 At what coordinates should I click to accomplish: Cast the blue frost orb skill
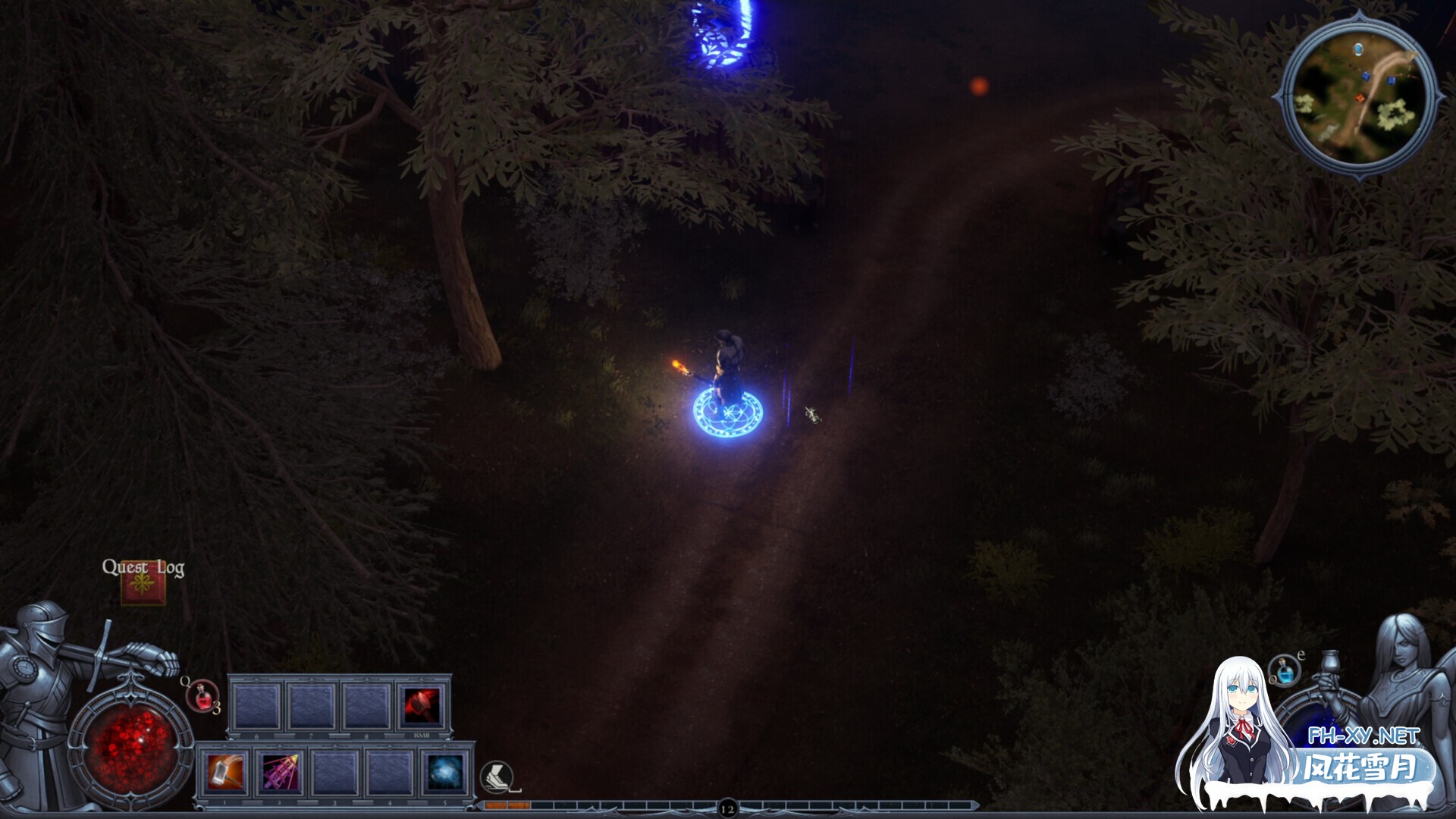click(444, 773)
